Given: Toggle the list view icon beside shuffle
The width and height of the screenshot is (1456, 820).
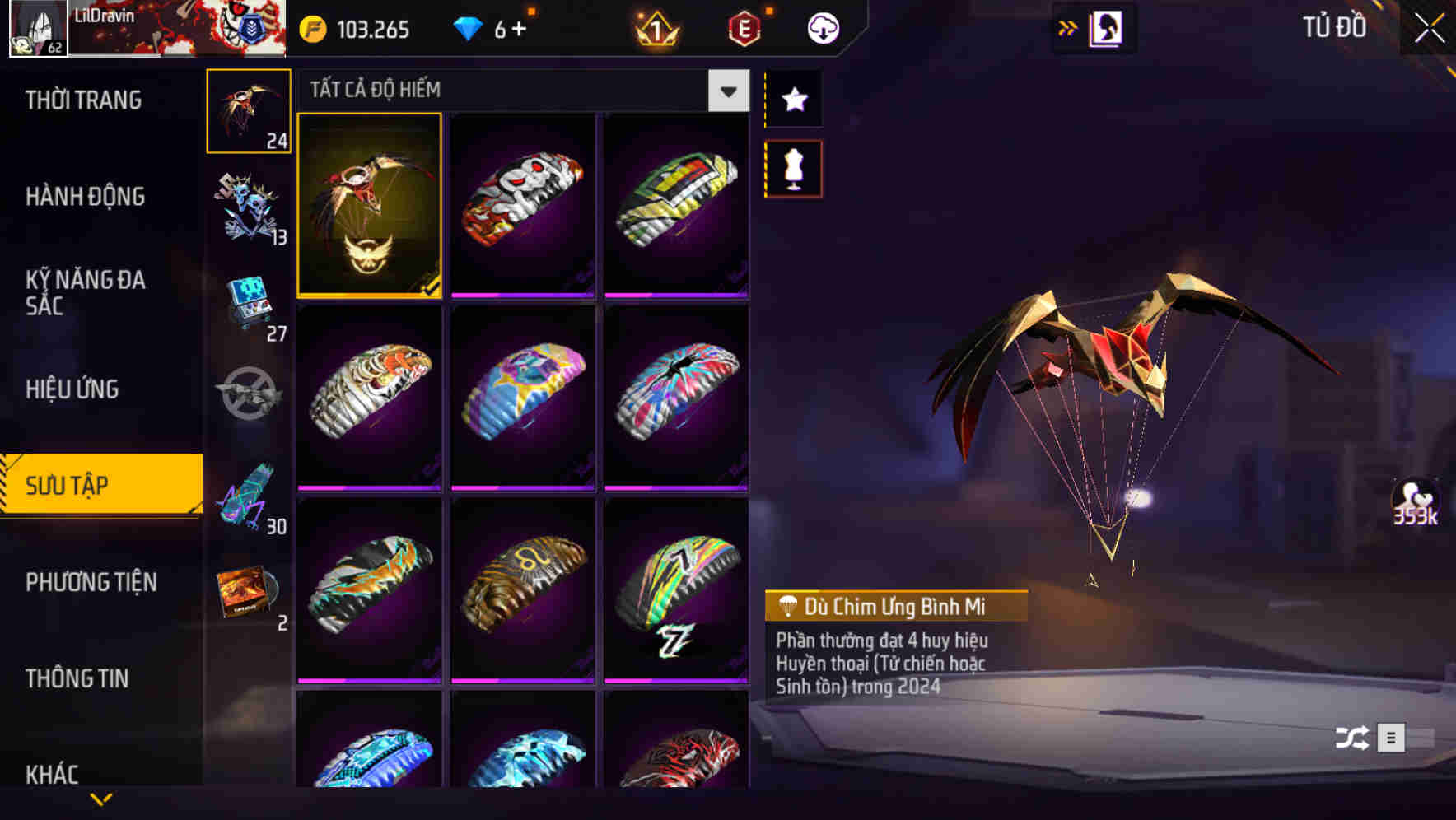Looking at the screenshot, I should tap(1392, 738).
